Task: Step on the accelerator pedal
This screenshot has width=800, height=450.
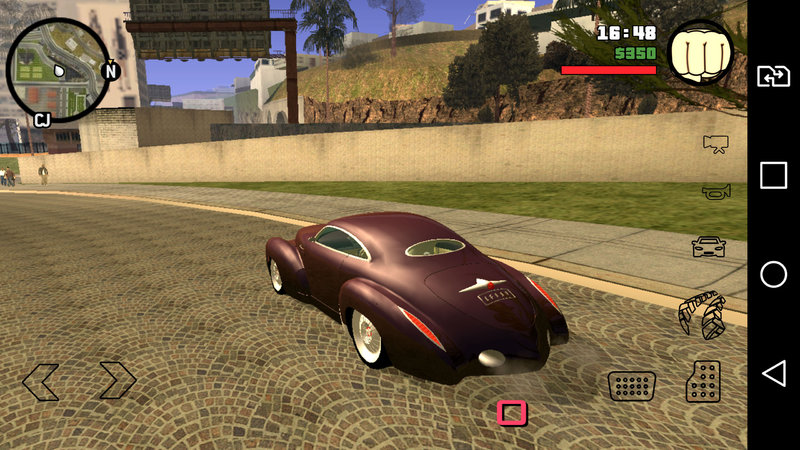Action: coord(703,381)
